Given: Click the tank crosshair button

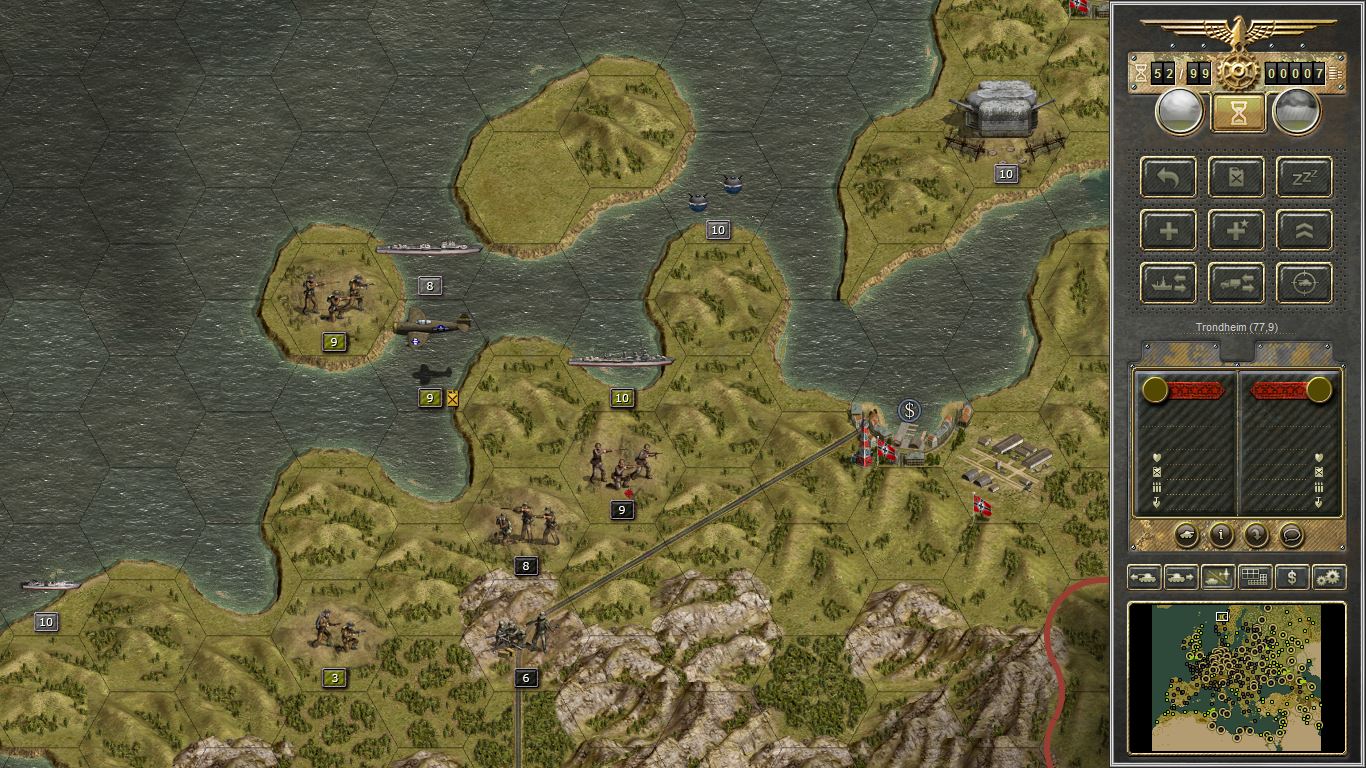Looking at the screenshot, I should (x=1304, y=283).
